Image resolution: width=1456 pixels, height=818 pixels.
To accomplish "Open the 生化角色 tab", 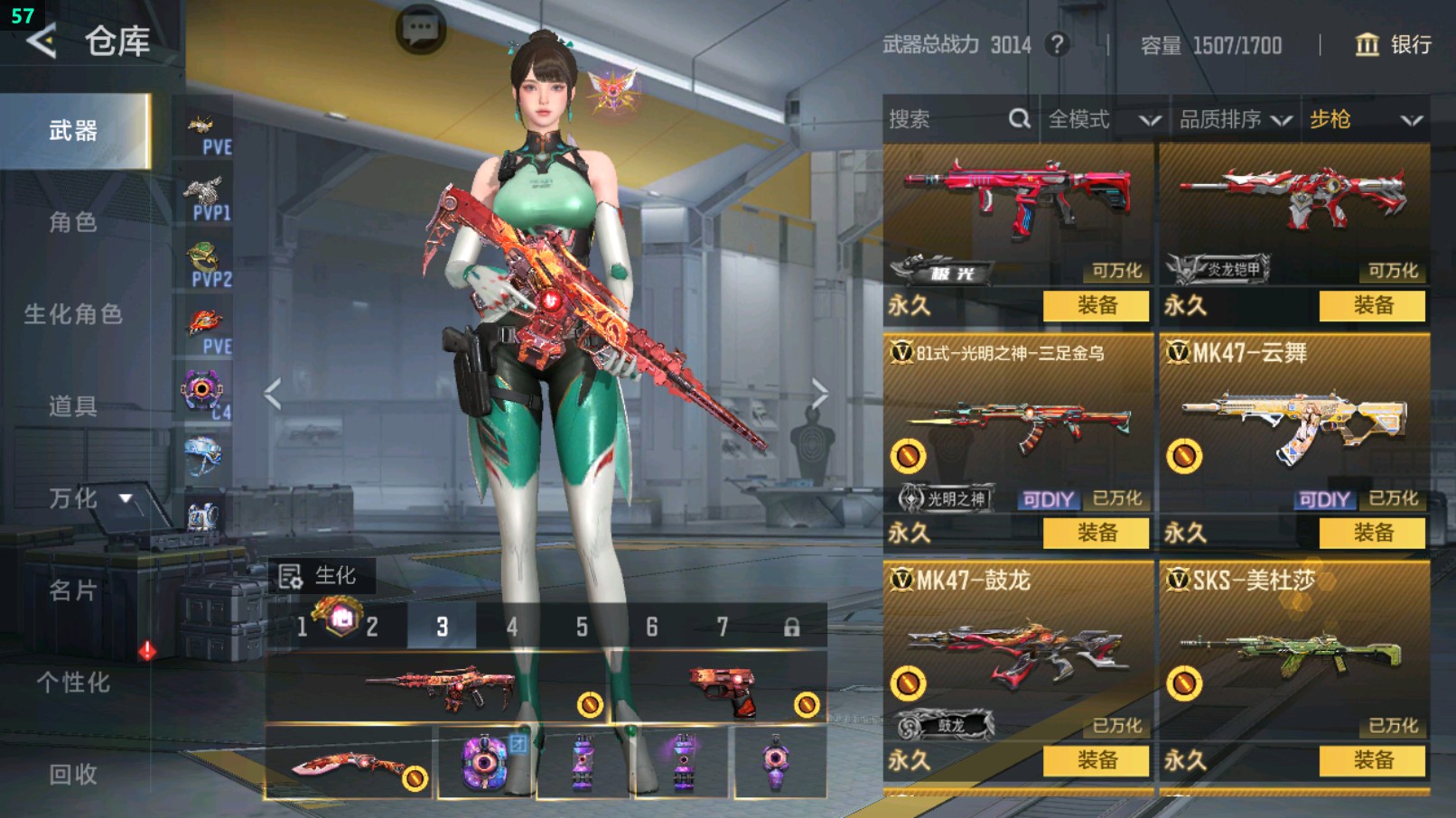I will (x=73, y=314).
